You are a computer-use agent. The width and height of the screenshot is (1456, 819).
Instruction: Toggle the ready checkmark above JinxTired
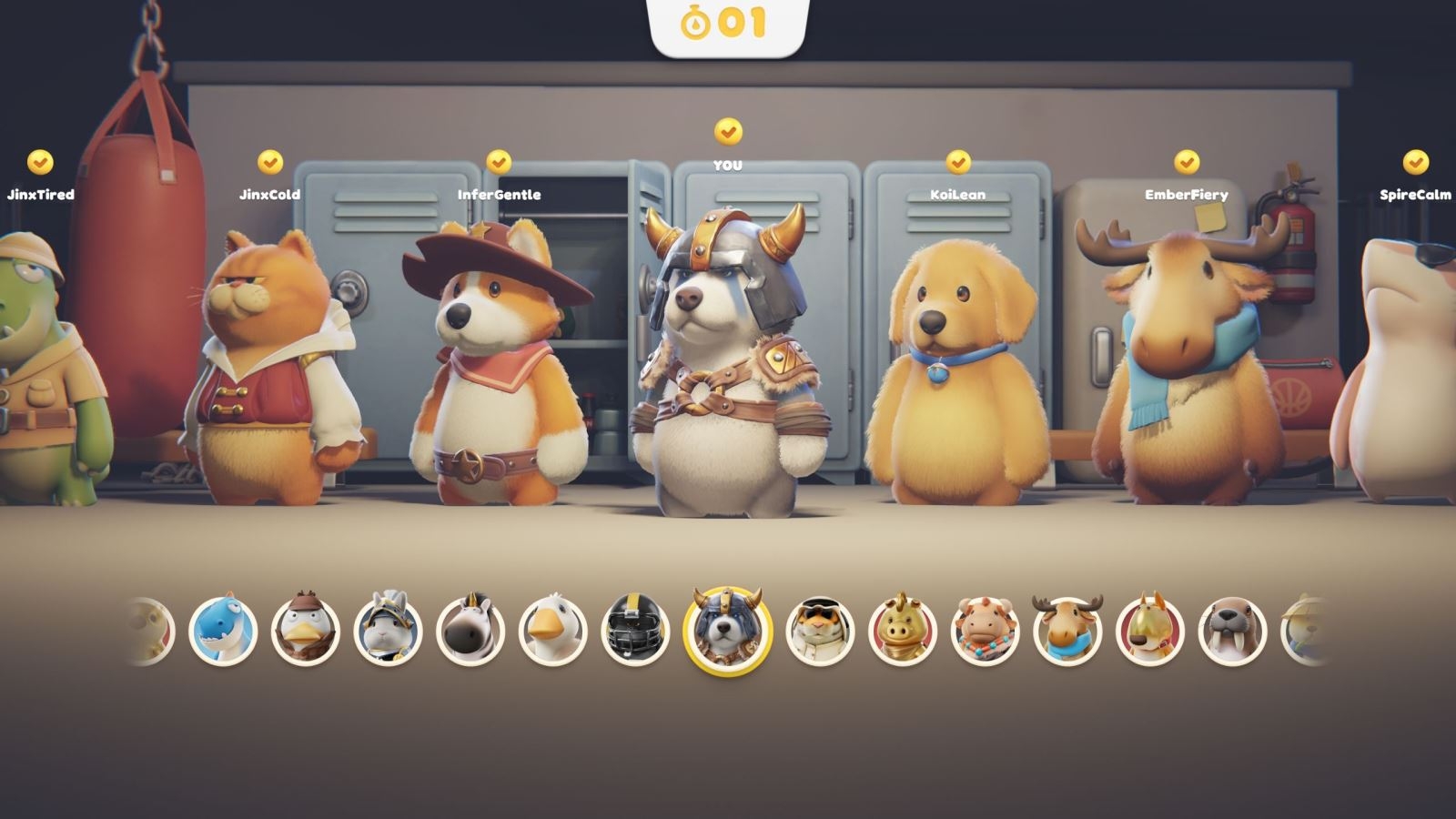point(38,162)
